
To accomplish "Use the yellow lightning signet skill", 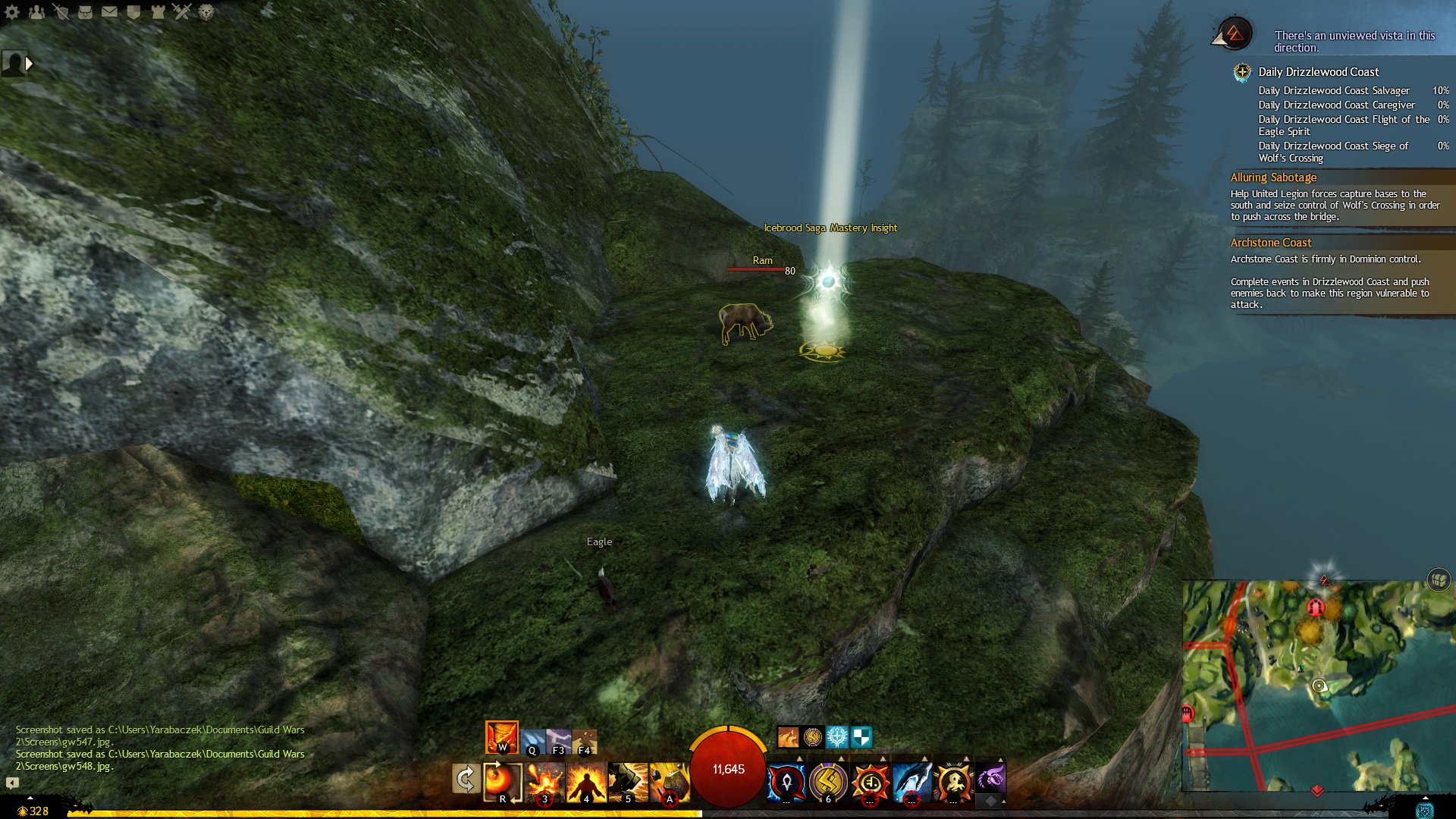I will pos(828,781).
